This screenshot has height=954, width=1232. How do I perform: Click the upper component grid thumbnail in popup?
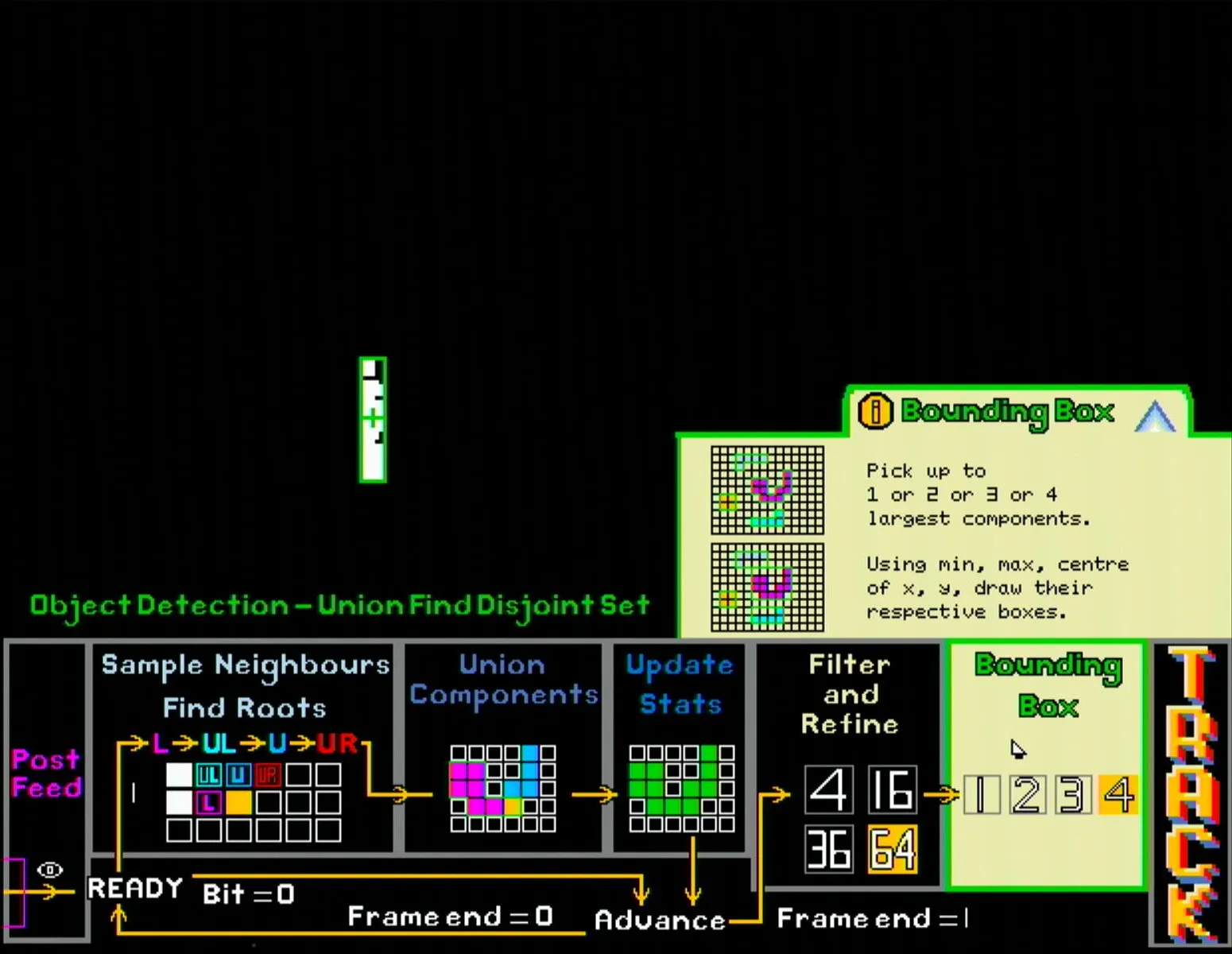pyautogui.click(x=765, y=491)
